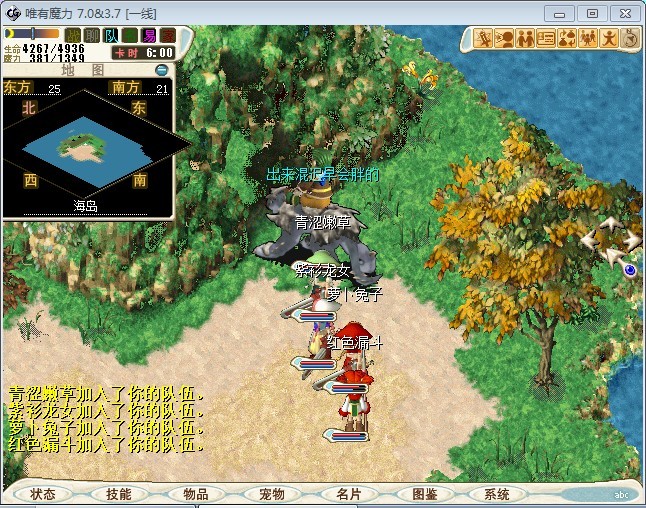Image resolution: width=646 pixels, height=508 pixels.
Task: Open the 状态 status menu
Action: click(x=43, y=494)
